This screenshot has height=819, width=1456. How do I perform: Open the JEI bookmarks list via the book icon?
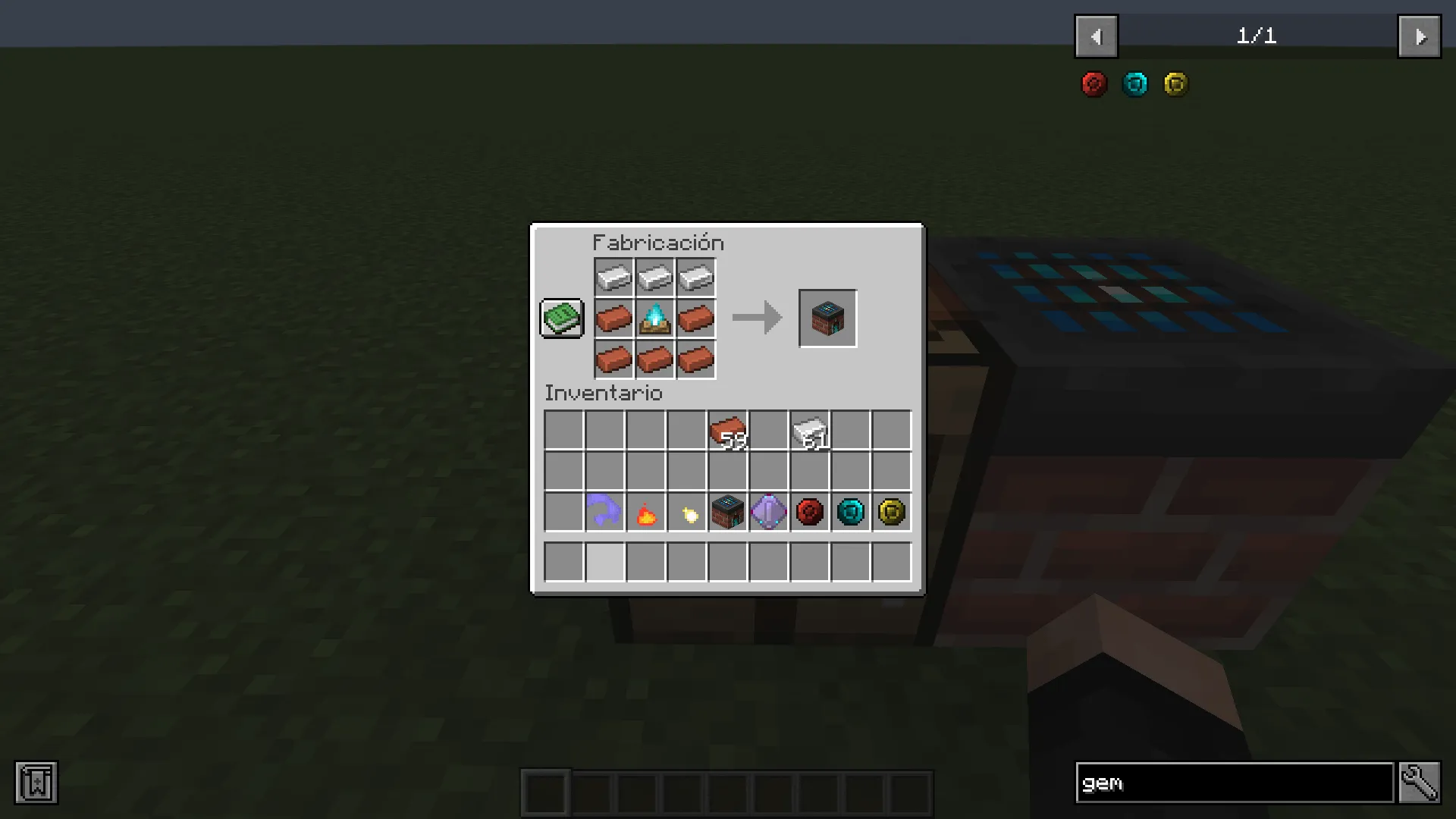coord(35,783)
